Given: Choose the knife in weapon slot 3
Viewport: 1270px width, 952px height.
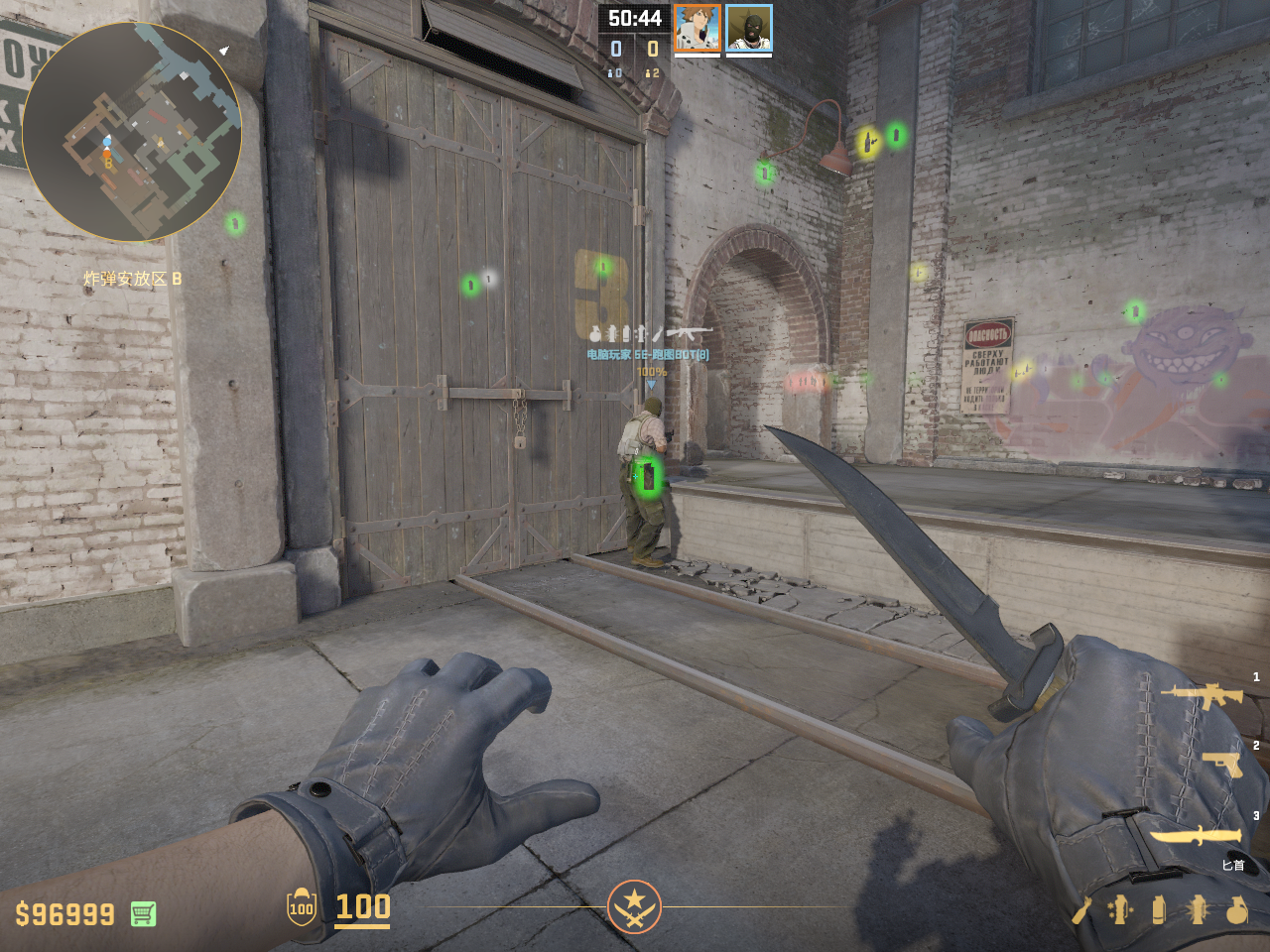Looking at the screenshot, I should click(x=1196, y=836).
